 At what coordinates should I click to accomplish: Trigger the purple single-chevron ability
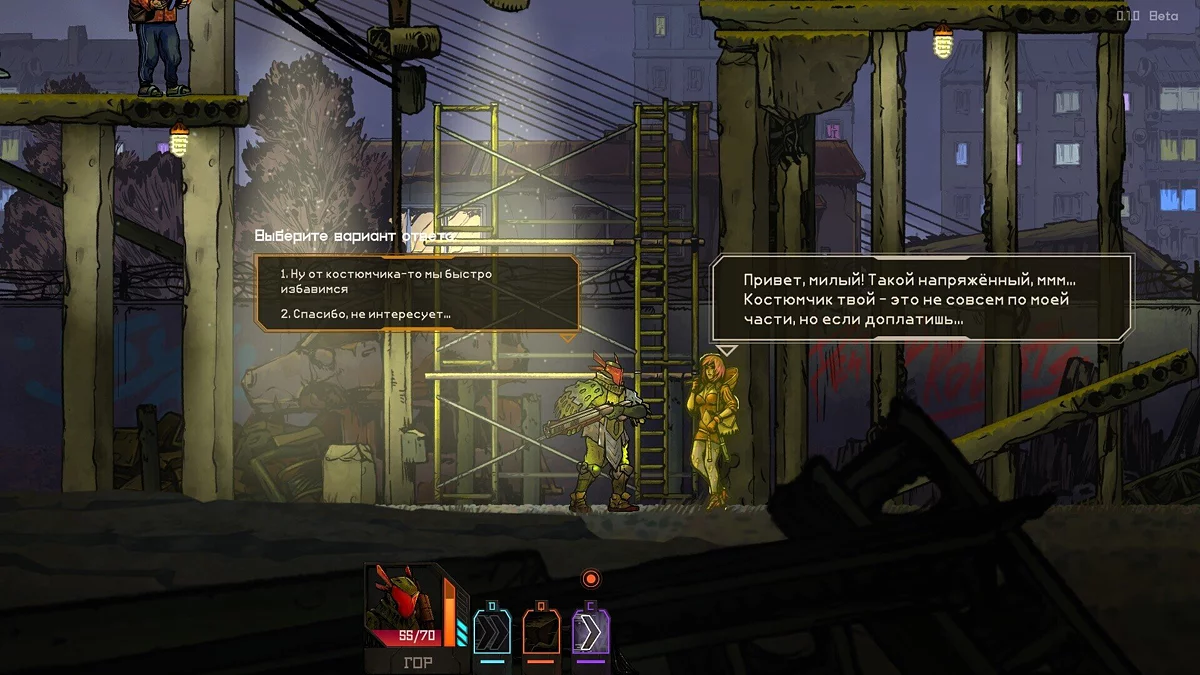click(590, 632)
